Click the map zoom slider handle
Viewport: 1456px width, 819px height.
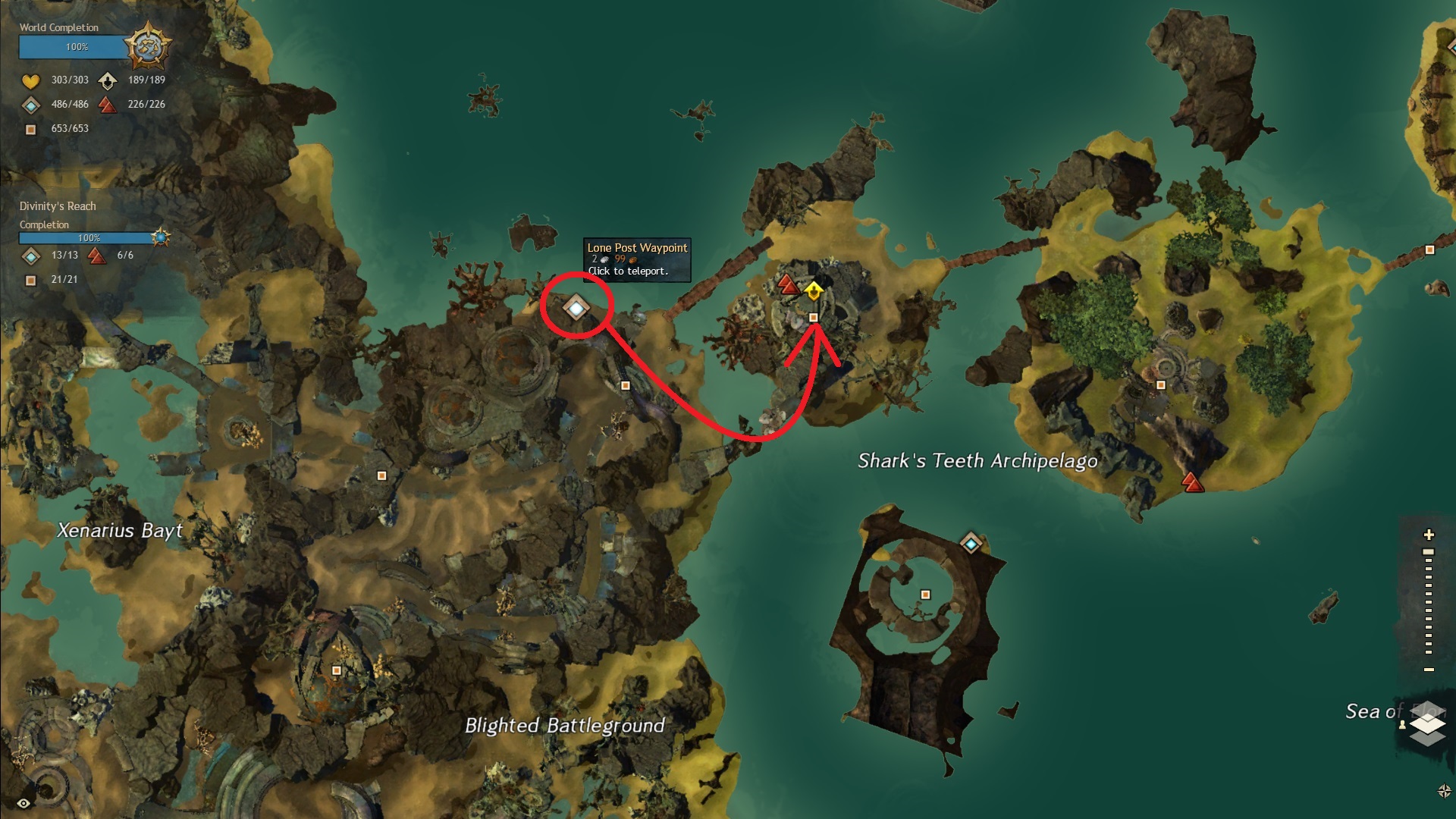[x=1429, y=552]
